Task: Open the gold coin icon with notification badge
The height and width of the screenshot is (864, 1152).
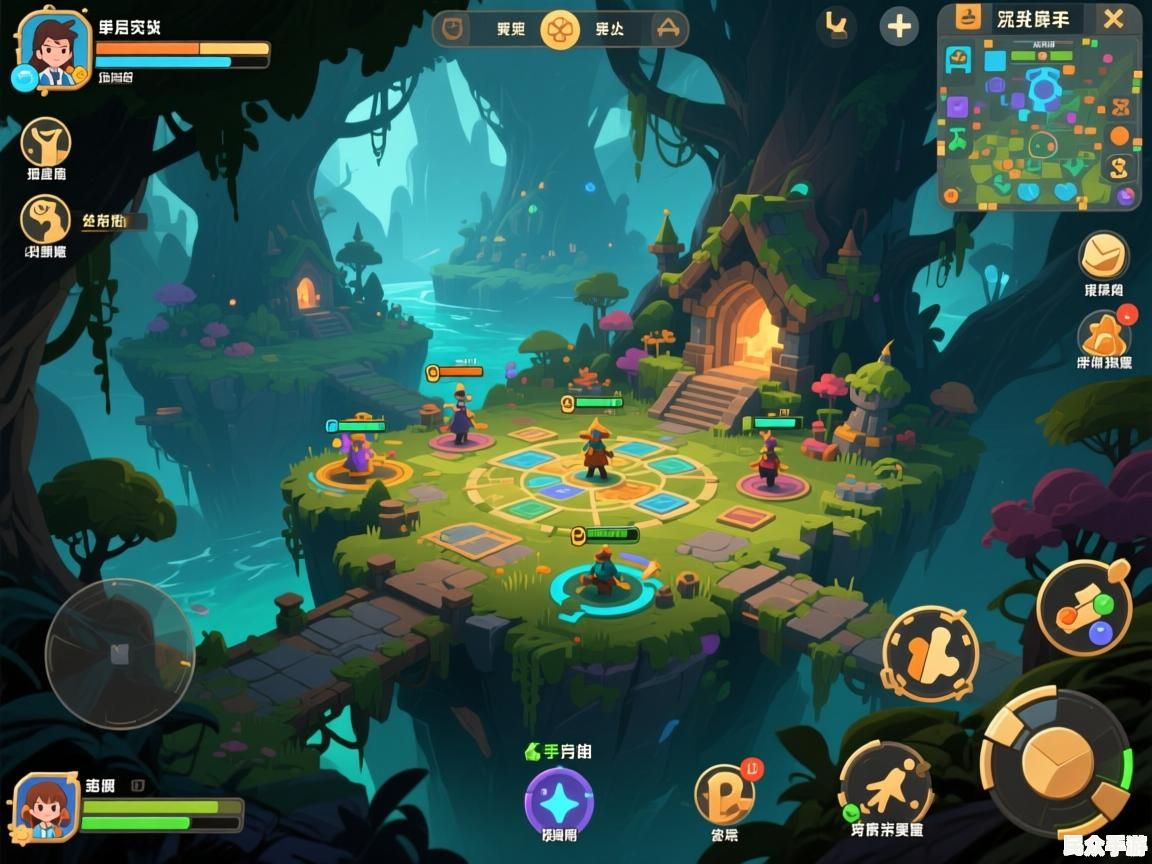Action: click(x=724, y=794)
